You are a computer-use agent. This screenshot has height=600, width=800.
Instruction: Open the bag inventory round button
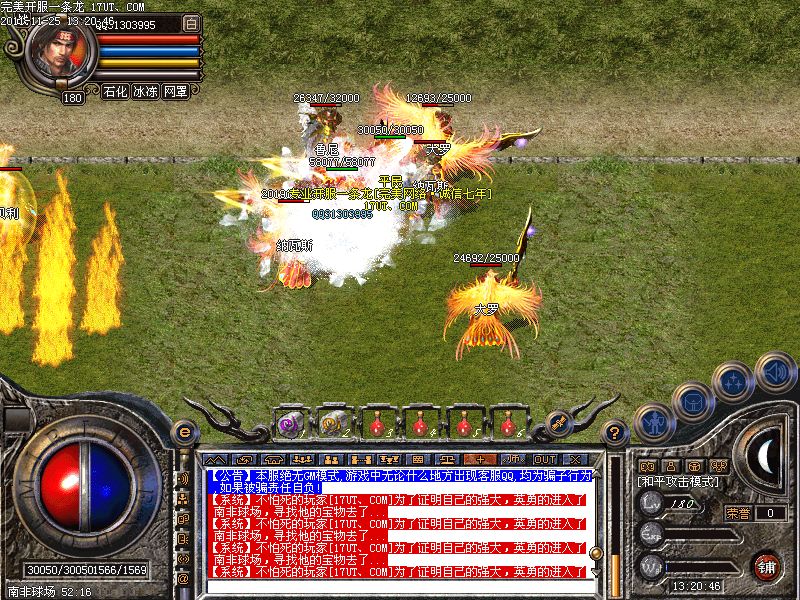pos(693,402)
